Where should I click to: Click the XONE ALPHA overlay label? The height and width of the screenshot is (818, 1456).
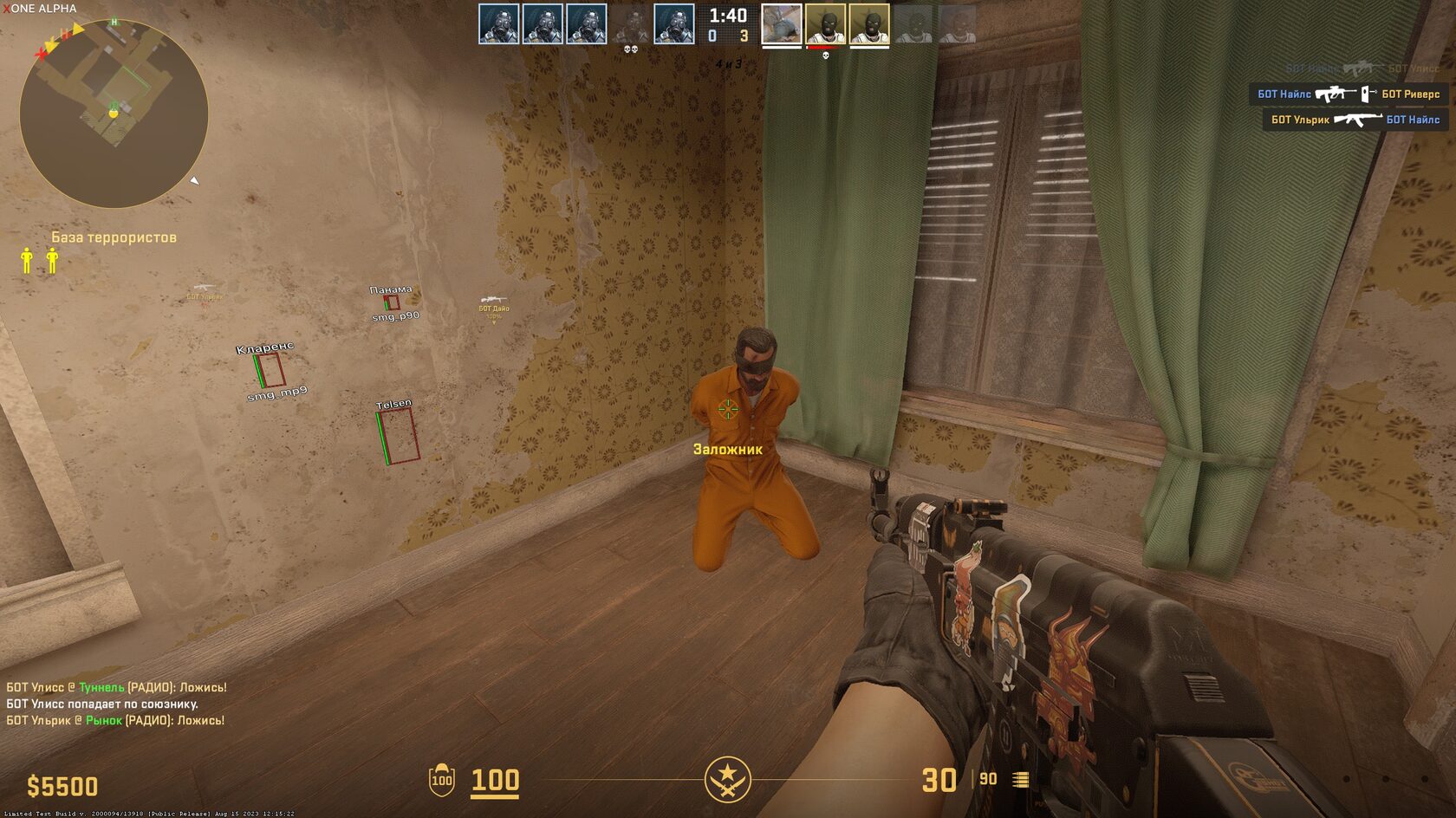click(x=40, y=9)
